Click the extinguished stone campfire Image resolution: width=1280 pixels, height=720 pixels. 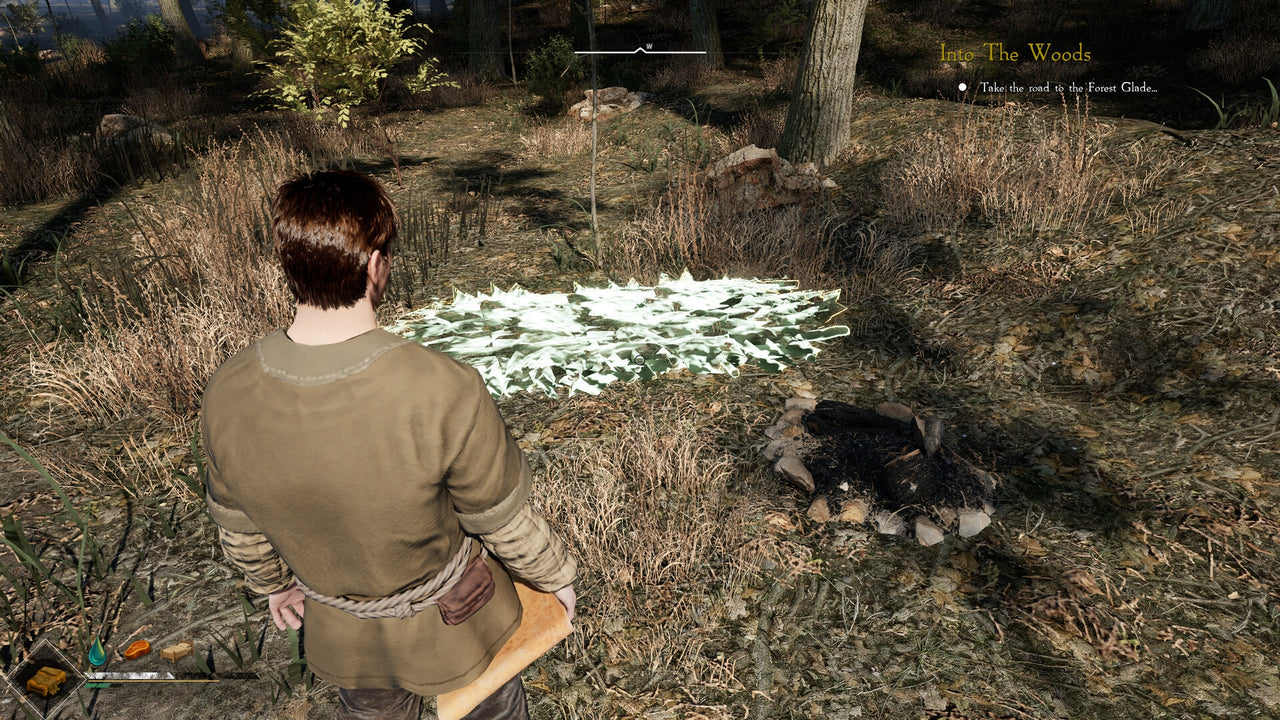(x=880, y=465)
